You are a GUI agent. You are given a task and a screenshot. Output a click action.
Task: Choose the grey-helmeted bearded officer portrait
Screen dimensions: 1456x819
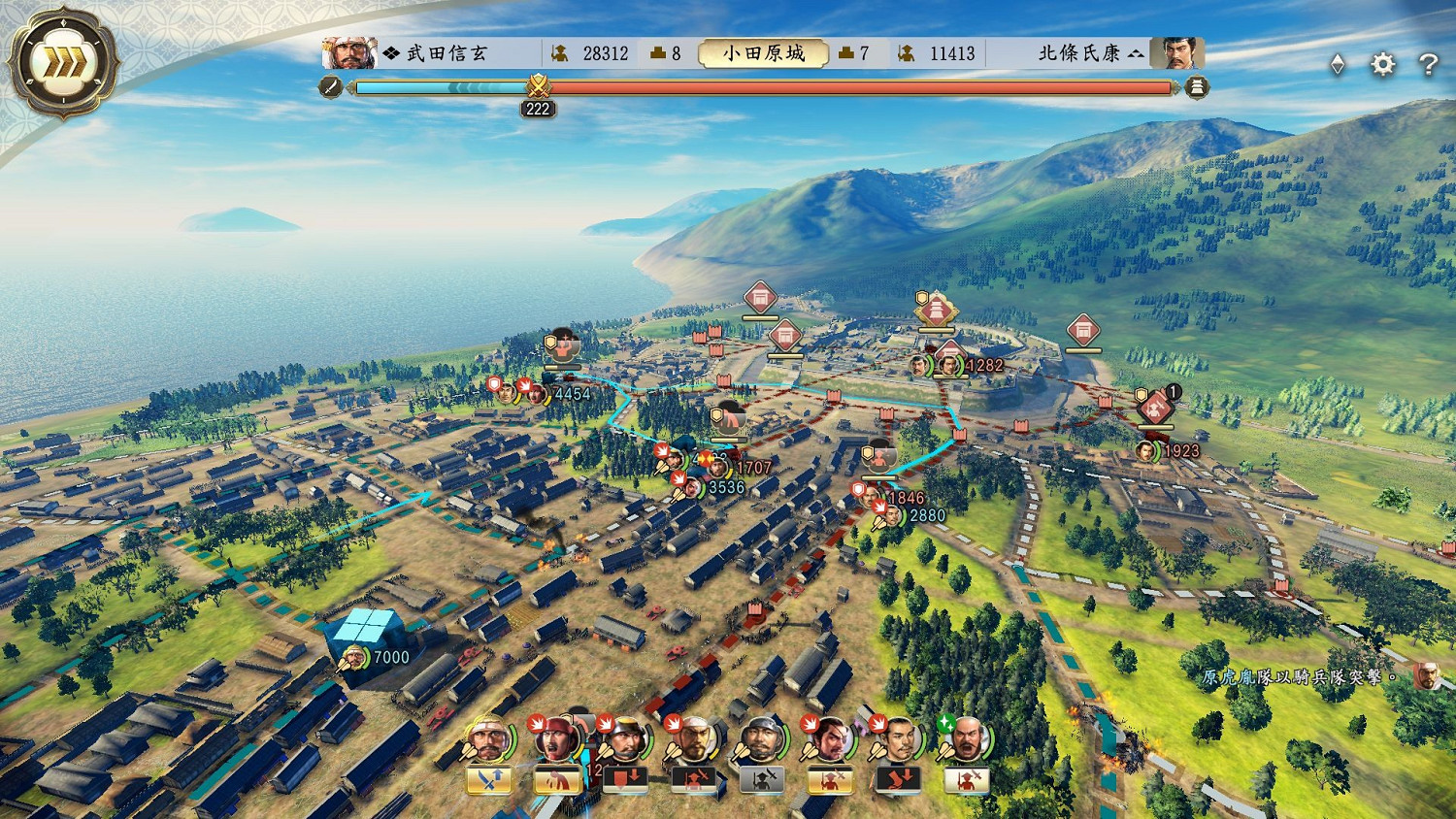click(762, 739)
